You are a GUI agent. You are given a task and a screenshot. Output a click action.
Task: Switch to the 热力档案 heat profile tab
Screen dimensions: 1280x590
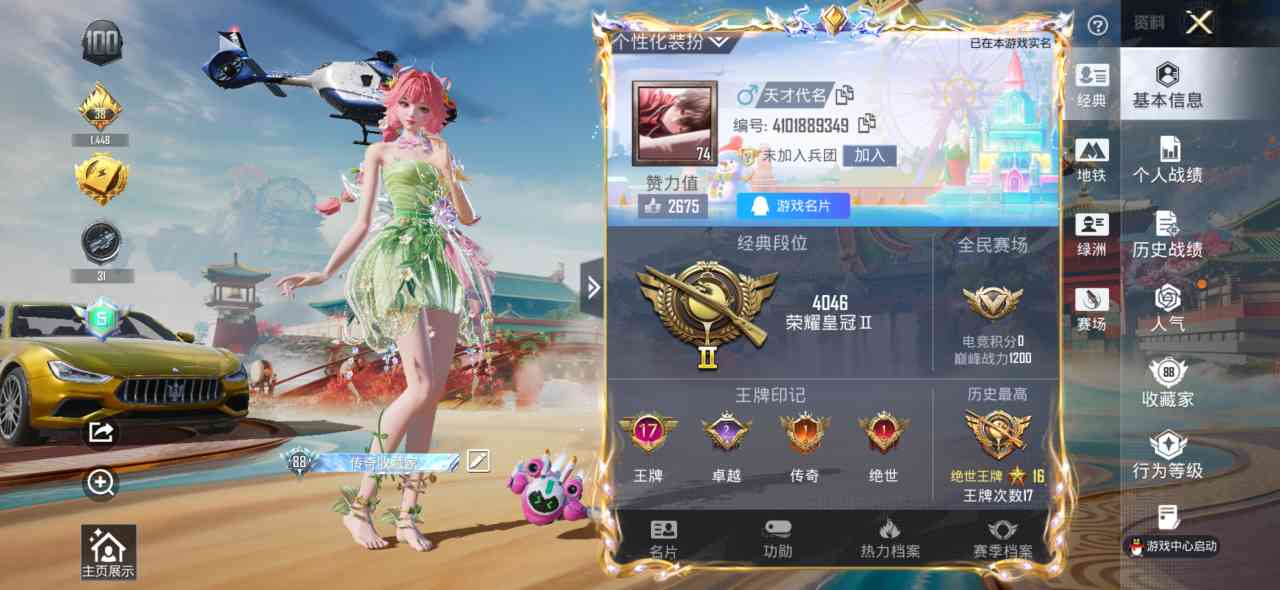coord(890,540)
